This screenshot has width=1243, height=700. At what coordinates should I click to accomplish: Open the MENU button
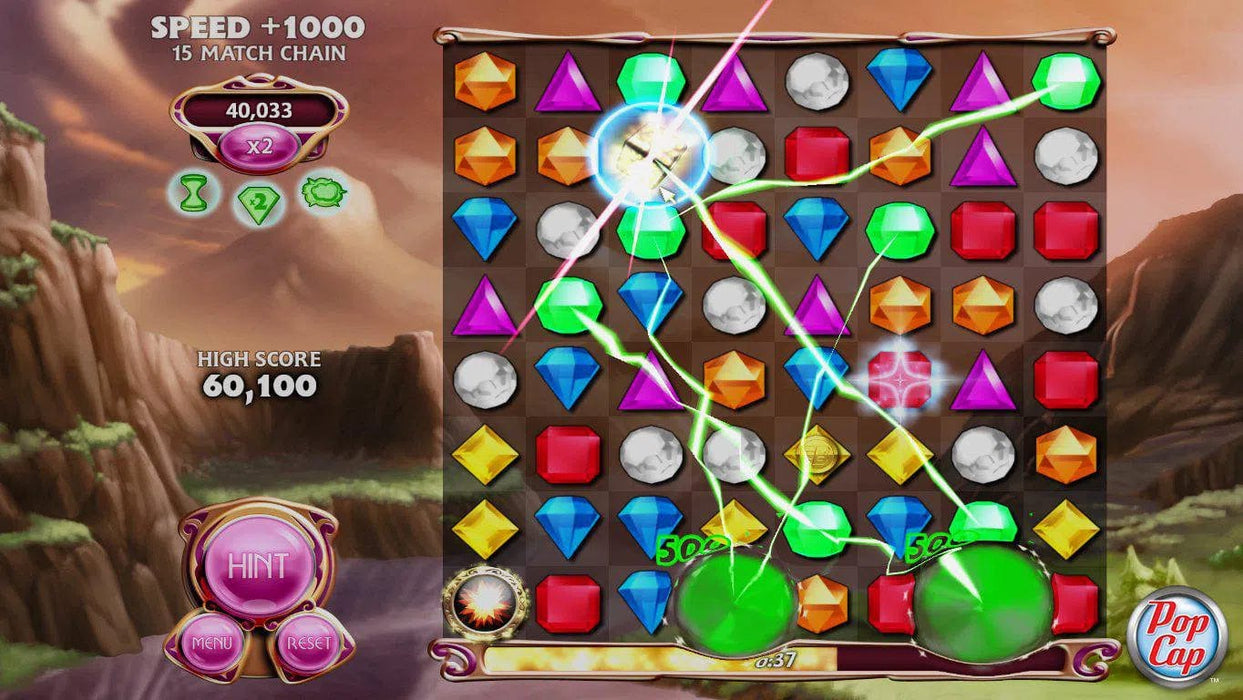click(x=211, y=641)
